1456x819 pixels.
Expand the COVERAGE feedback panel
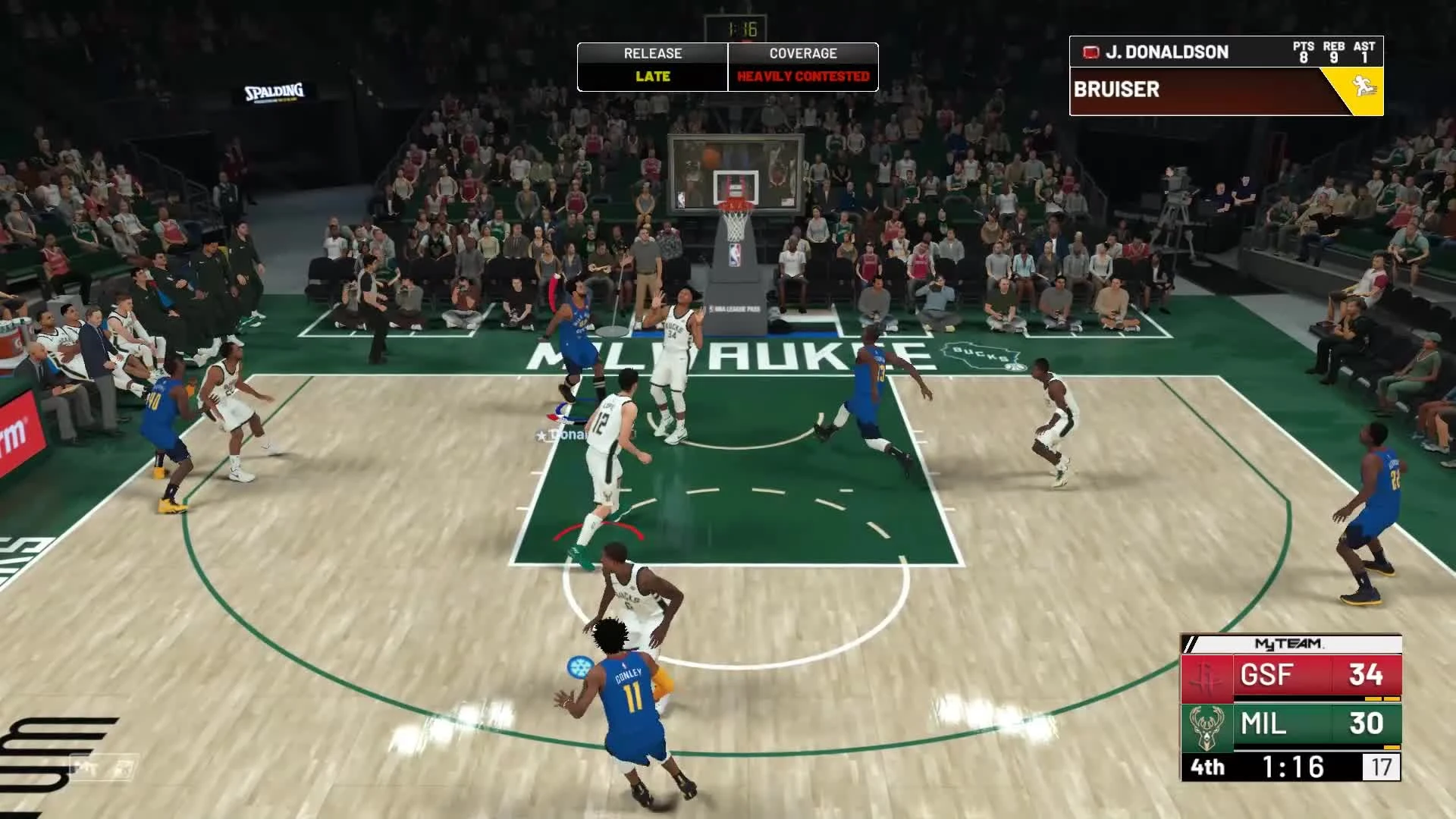pos(802,64)
